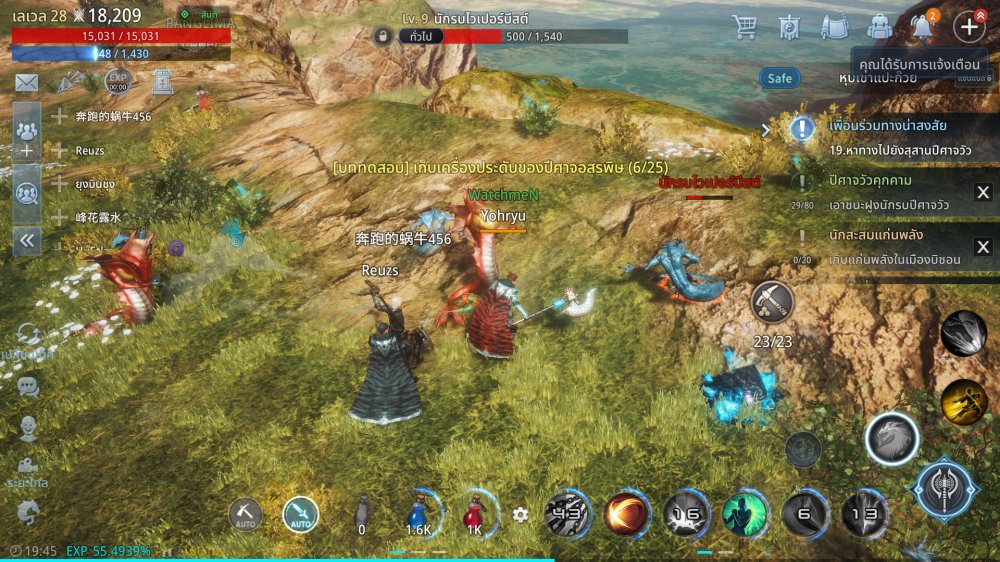This screenshot has width=1000, height=562.
Task: Open the mail envelope inbox
Action: (x=26, y=82)
